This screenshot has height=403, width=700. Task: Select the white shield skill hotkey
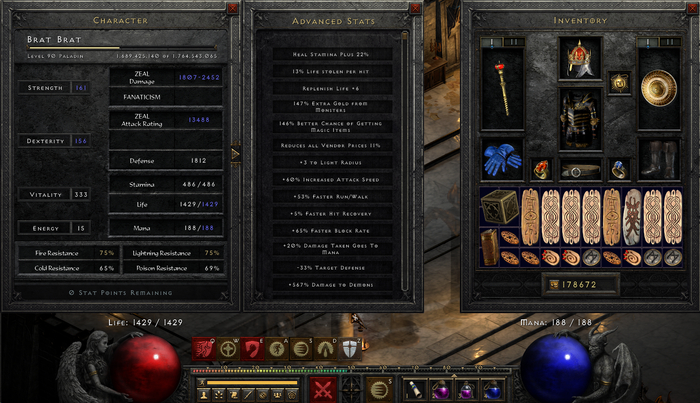click(350, 349)
